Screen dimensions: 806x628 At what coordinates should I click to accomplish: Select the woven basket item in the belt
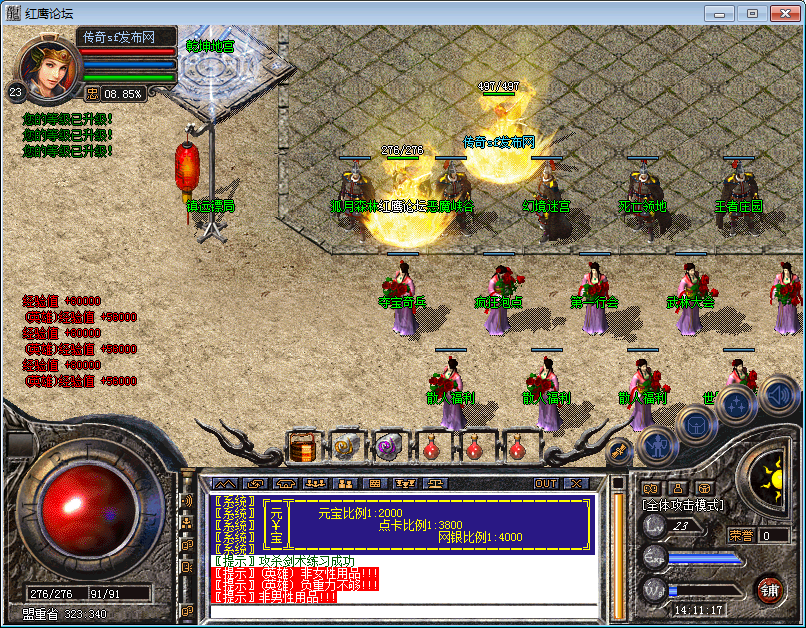303,447
